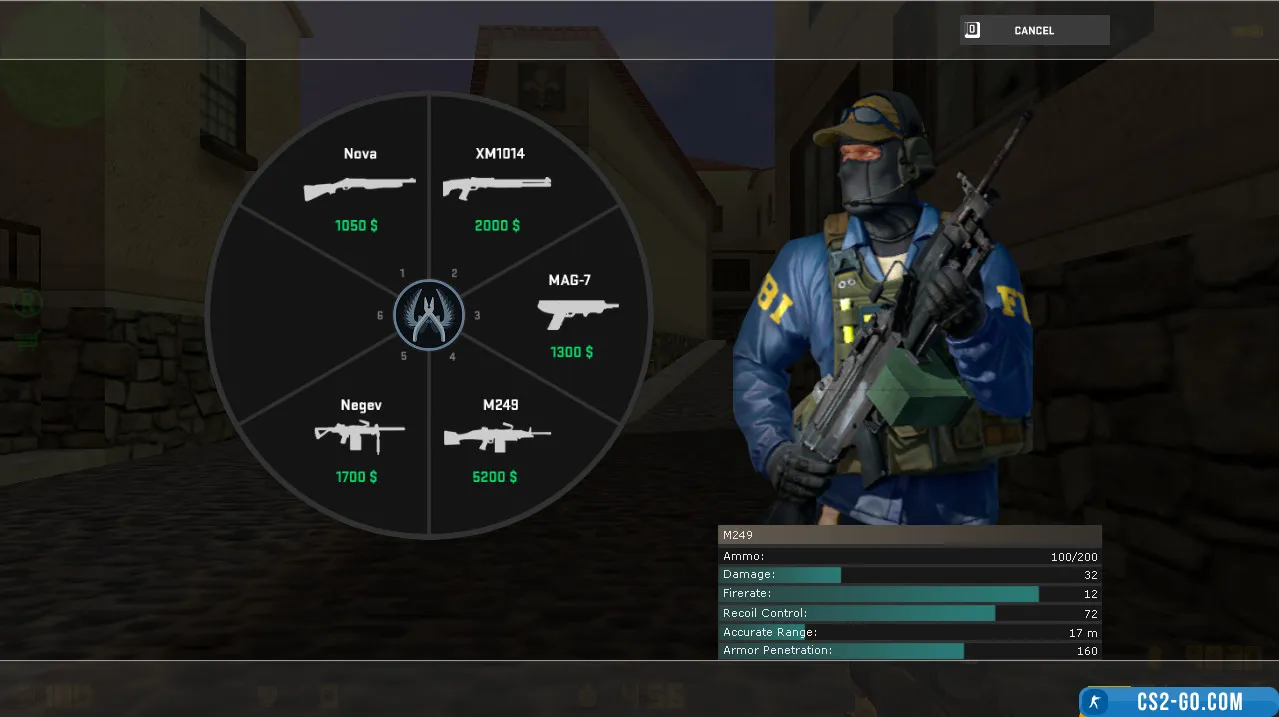Pick the Negev for 1700 $
This screenshot has width=1279, height=717.
click(359, 440)
